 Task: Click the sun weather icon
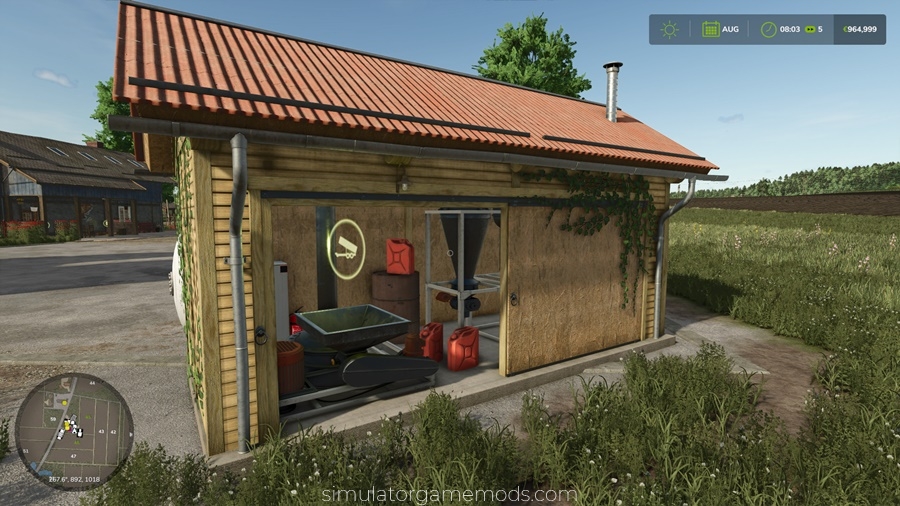669,29
